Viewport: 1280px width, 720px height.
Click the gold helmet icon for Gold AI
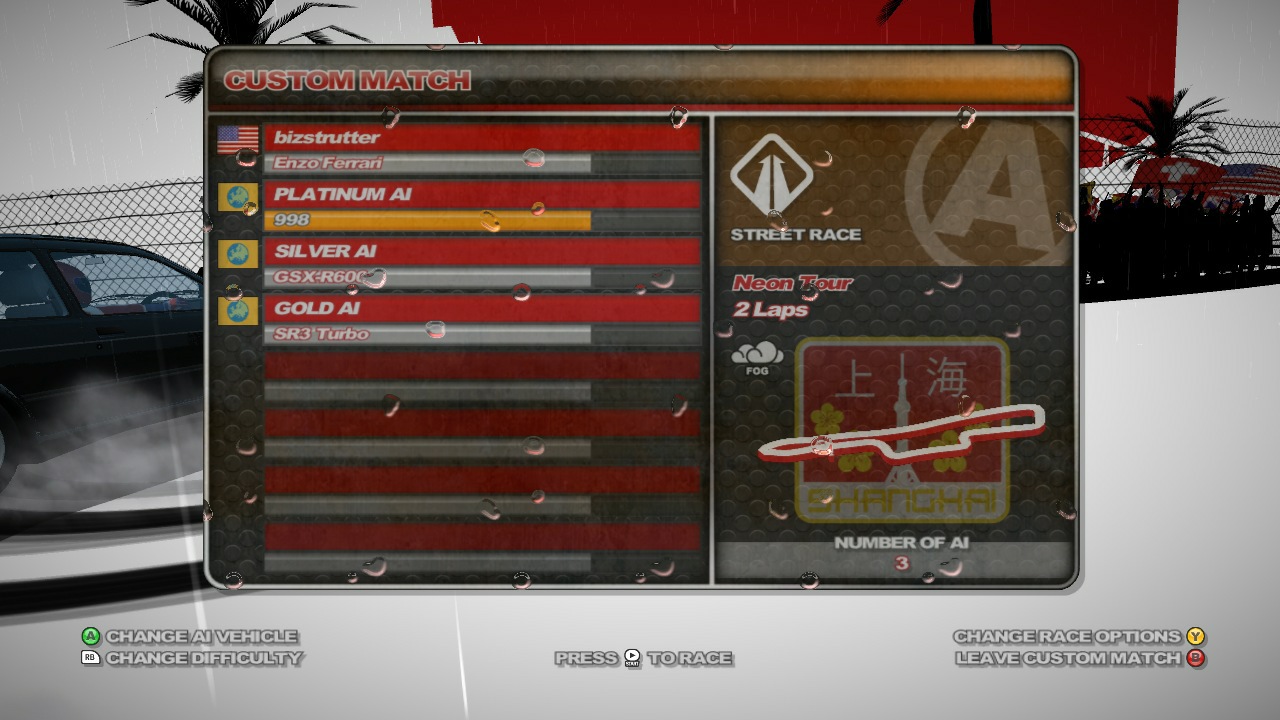(x=237, y=312)
